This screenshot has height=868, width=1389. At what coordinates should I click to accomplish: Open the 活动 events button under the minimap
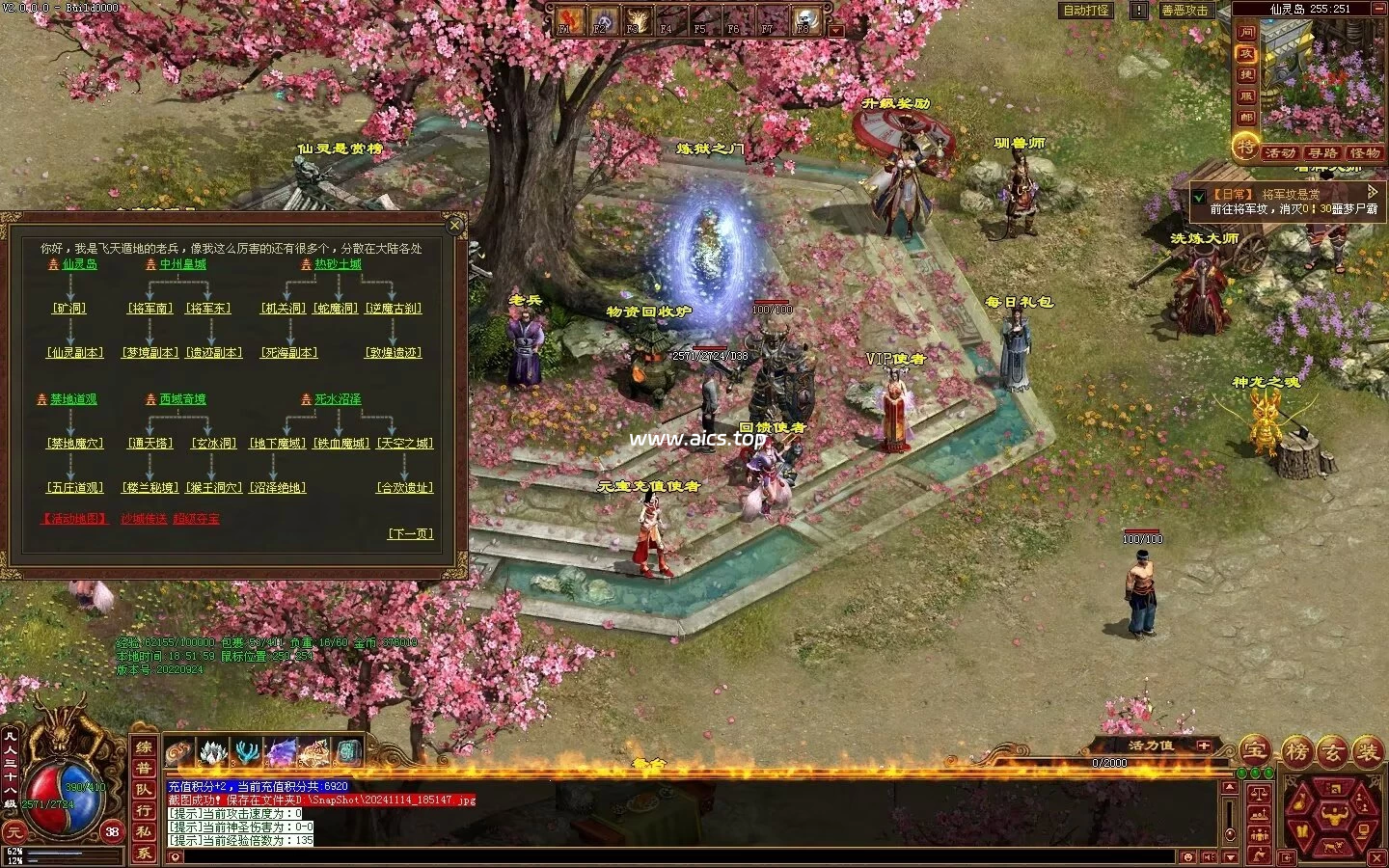click(1280, 153)
